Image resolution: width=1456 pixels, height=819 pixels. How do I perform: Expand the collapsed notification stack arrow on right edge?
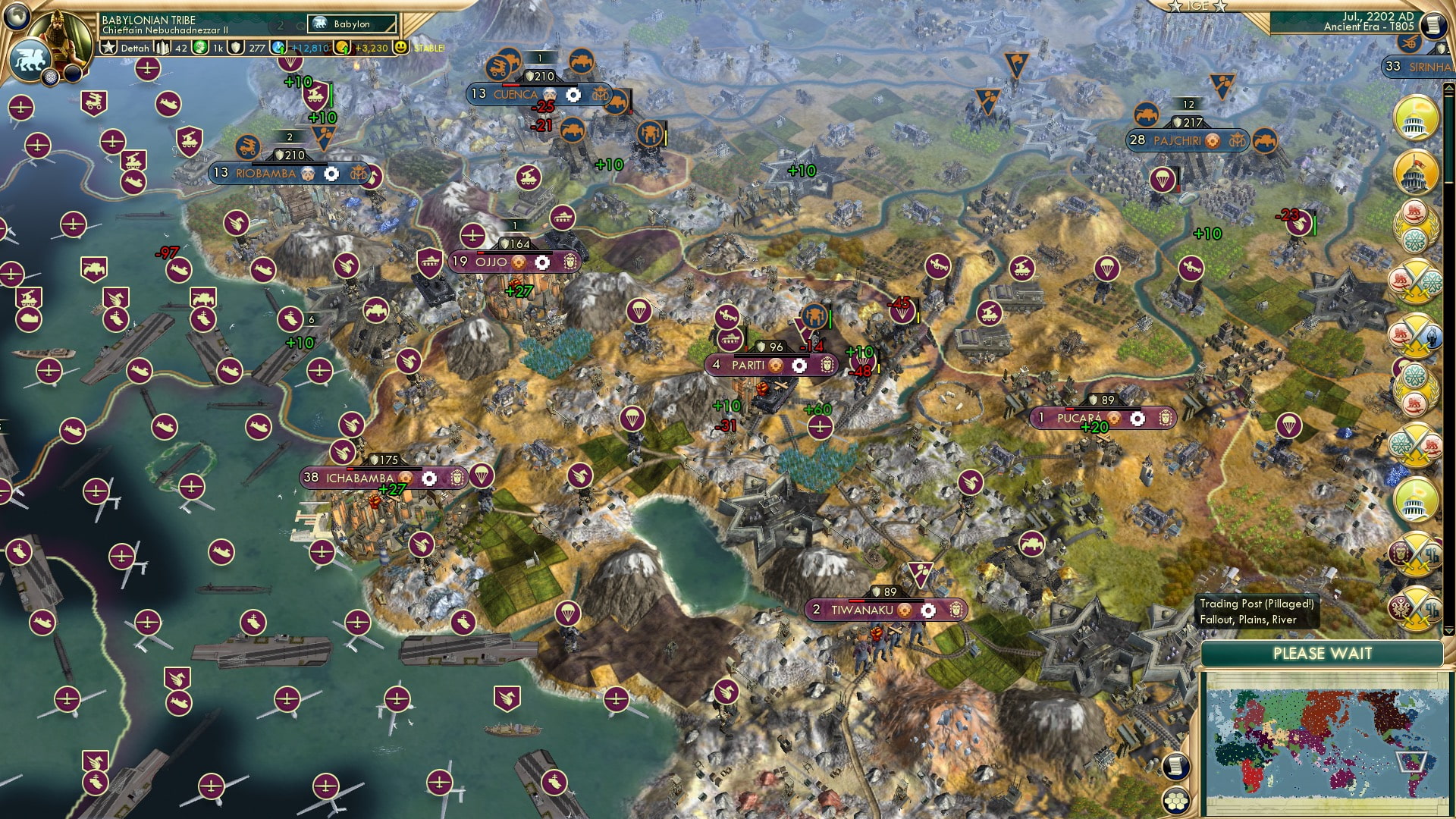1449,630
